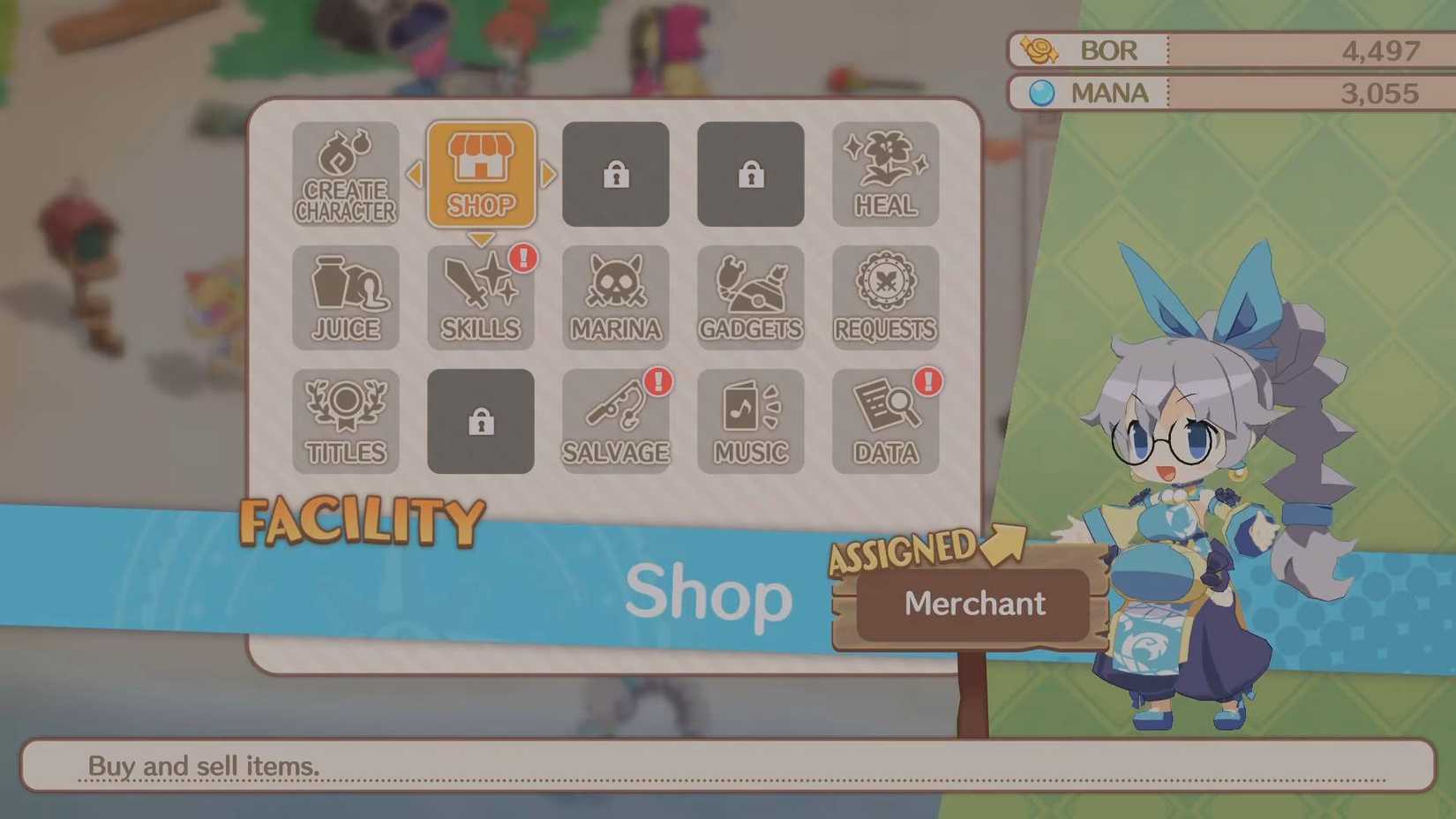Click the BOR currency gauge
The height and width of the screenshot is (819, 1456).
pos(1227,50)
